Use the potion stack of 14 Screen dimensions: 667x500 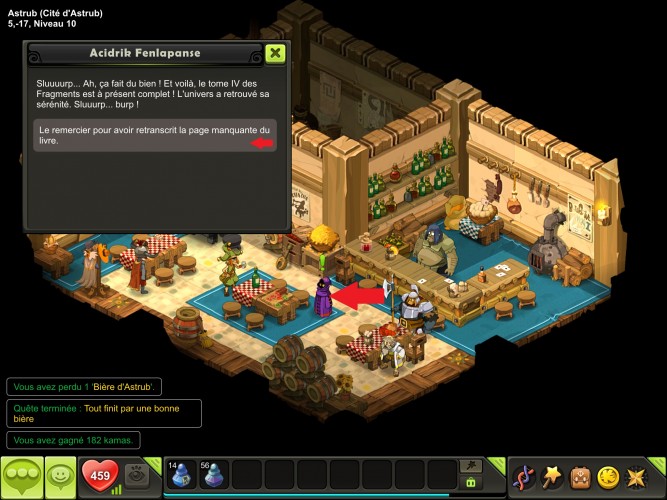tap(181, 476)
